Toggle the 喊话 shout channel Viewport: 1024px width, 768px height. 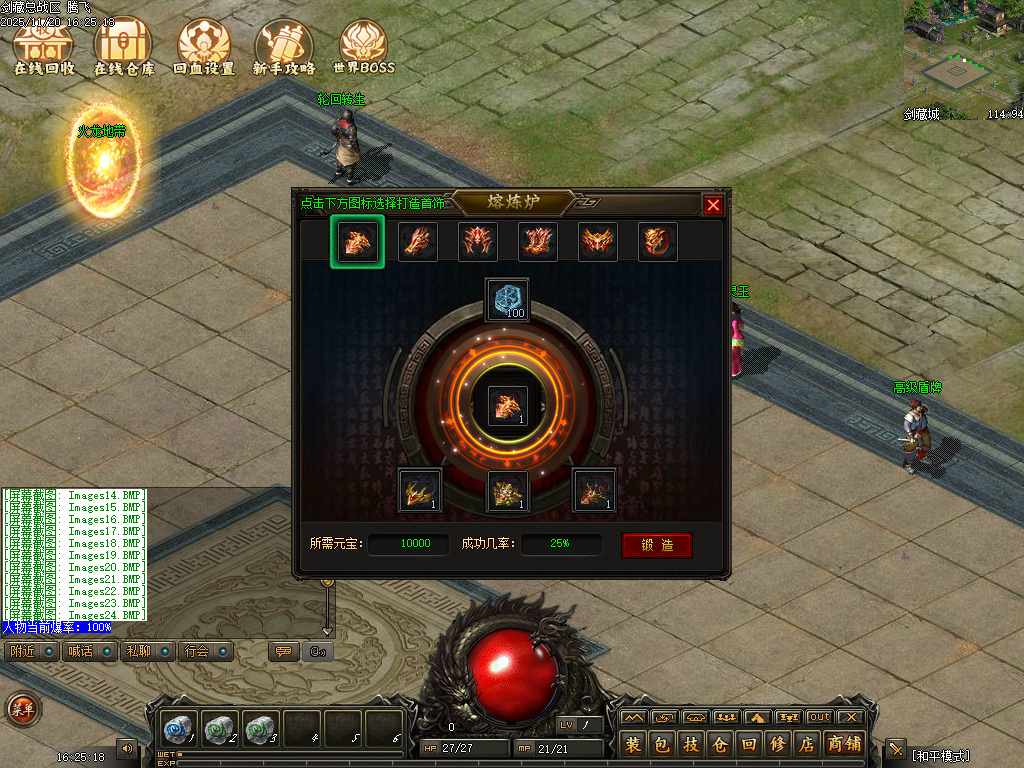80,651
